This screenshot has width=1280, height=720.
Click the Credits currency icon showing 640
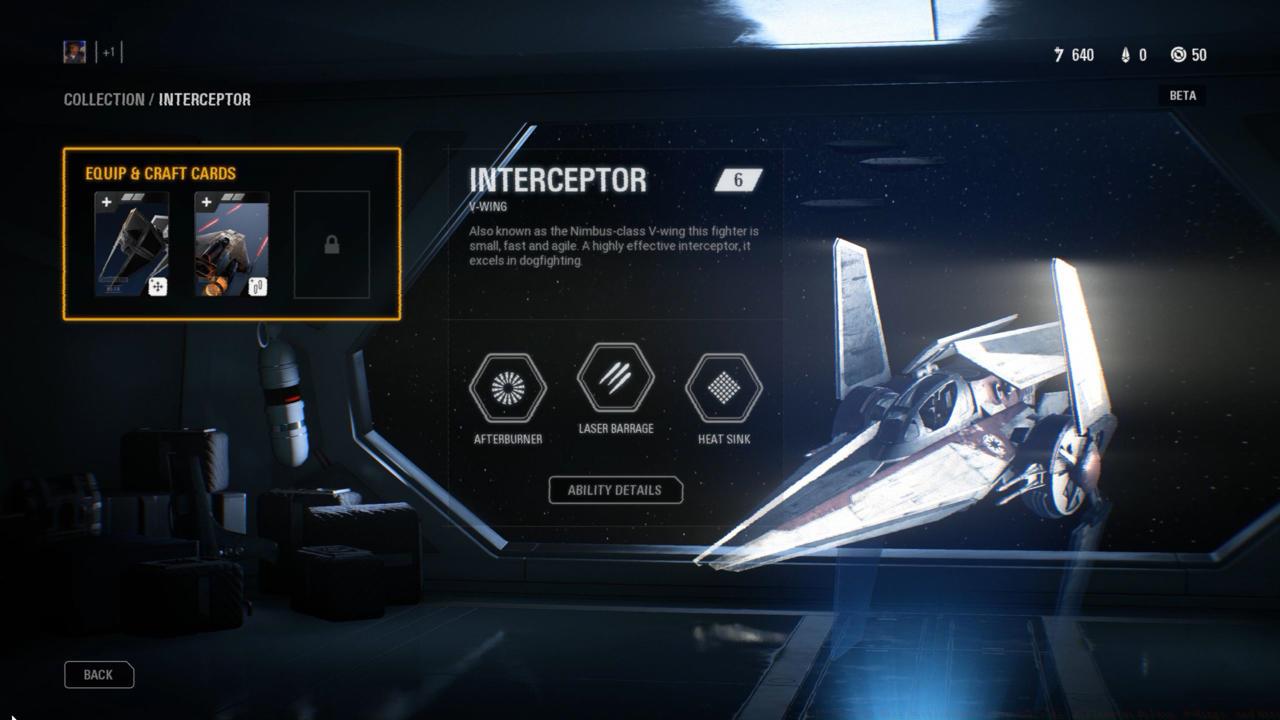coord(1058,55)
